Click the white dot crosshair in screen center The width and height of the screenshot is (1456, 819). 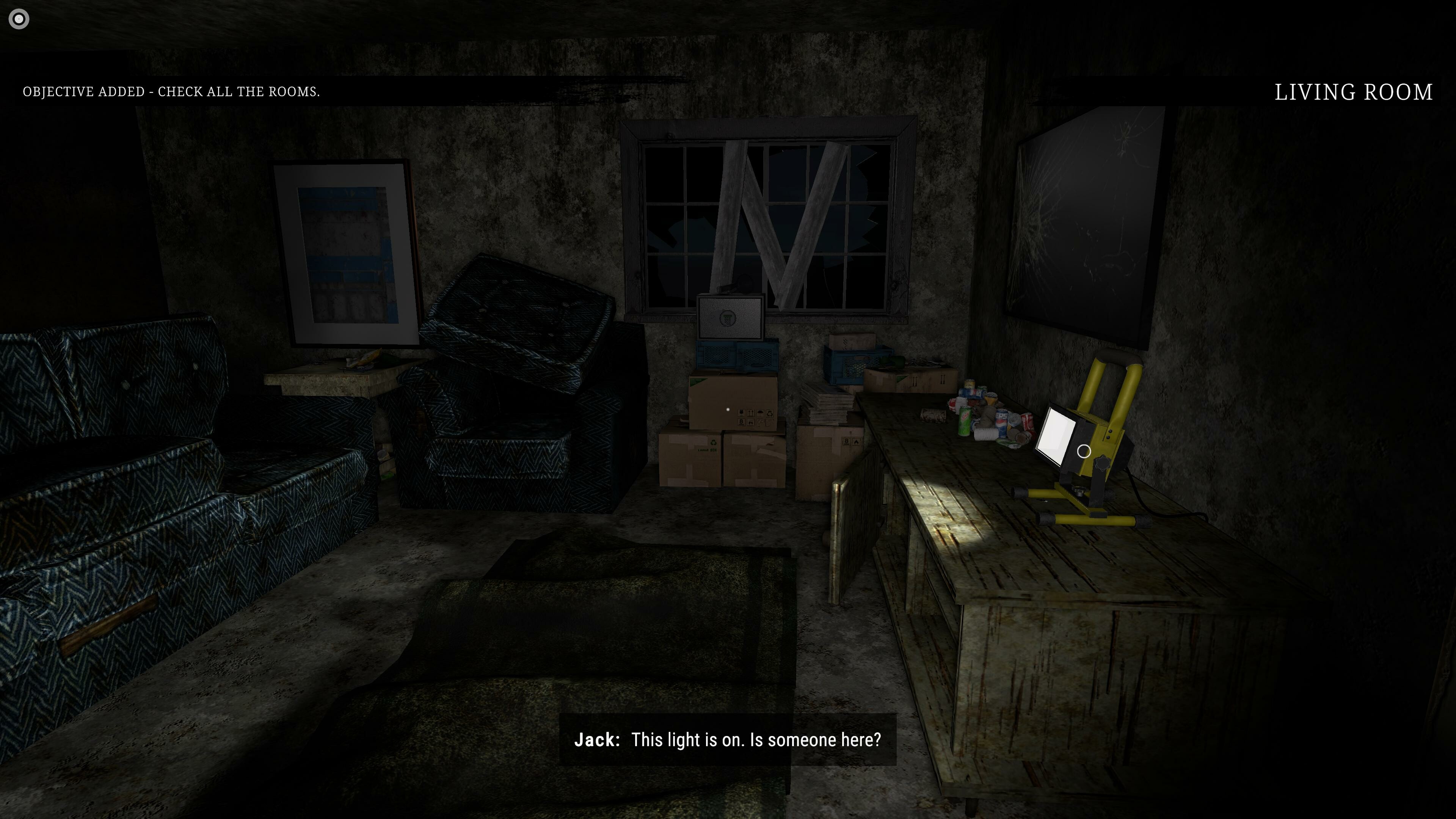click(x=728, y=409)
